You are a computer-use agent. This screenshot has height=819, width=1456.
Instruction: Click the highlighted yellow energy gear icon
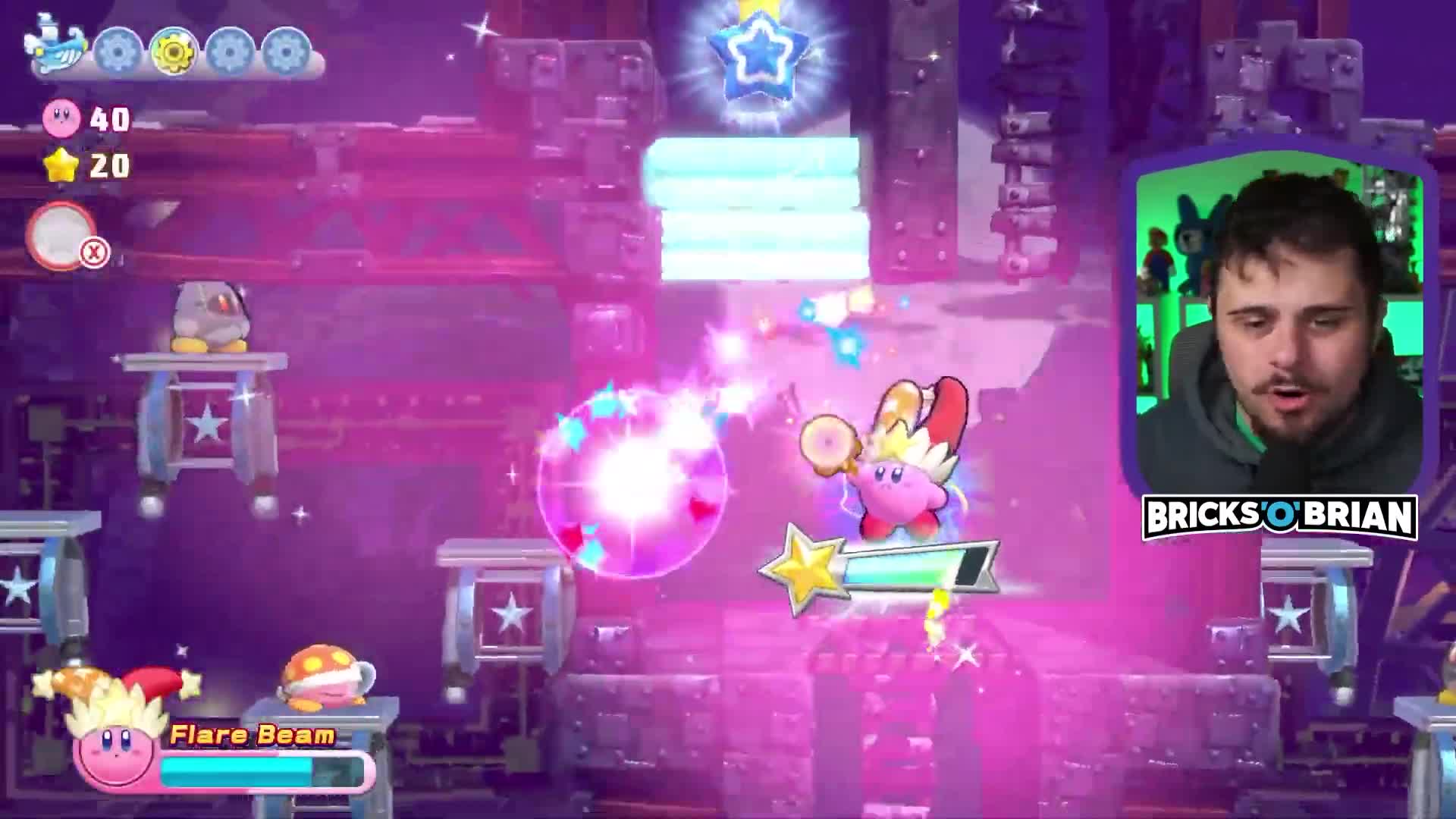click(173, 52)
